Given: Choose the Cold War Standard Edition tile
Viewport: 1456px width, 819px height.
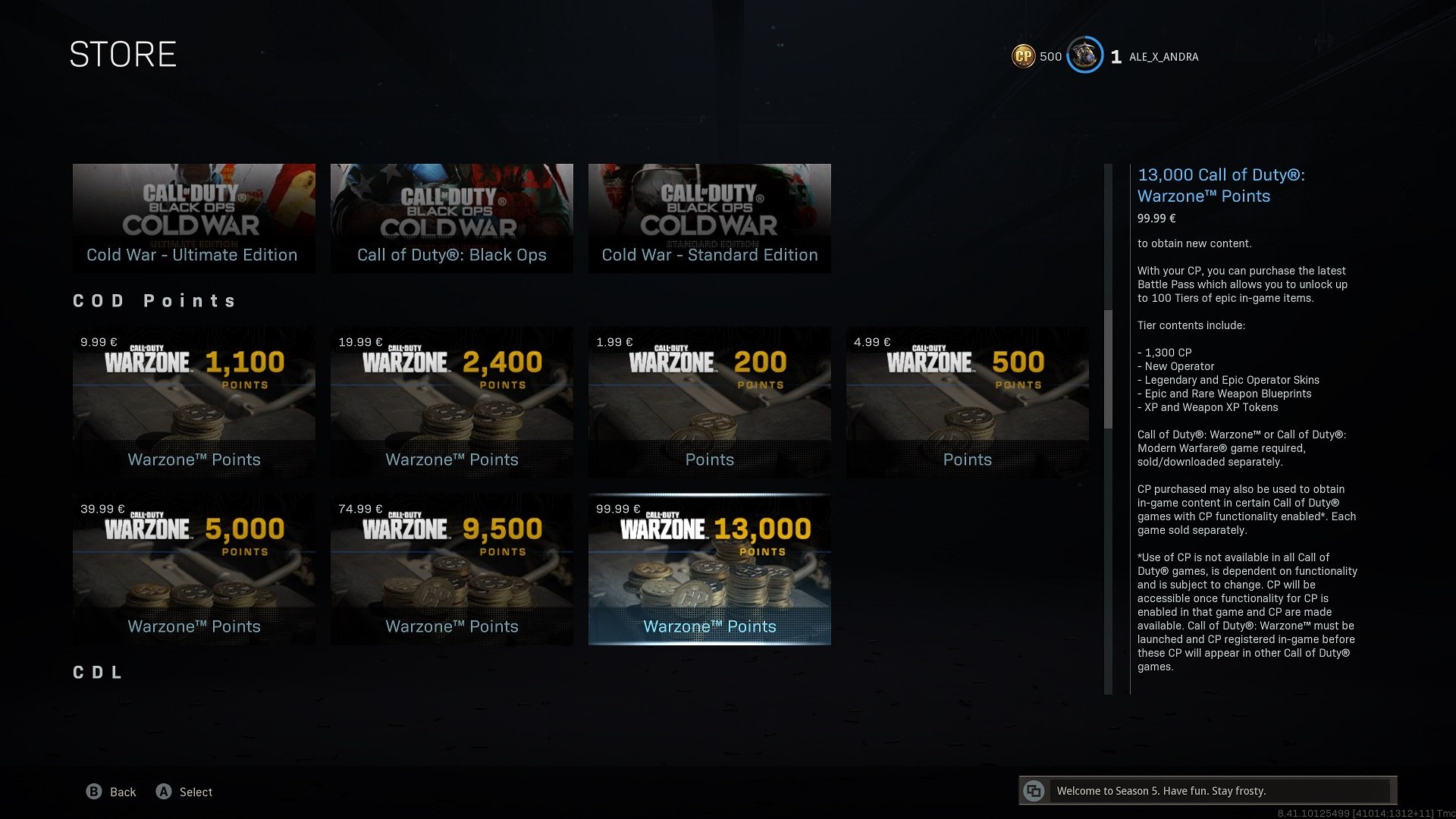Looking at the screenshot, I should (x=709, y=218).
